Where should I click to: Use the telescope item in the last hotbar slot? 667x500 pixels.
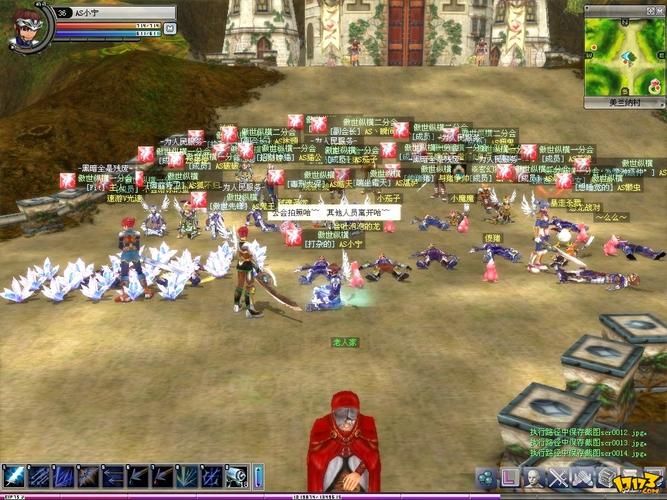pyautogui.click(x=238, y=476)
